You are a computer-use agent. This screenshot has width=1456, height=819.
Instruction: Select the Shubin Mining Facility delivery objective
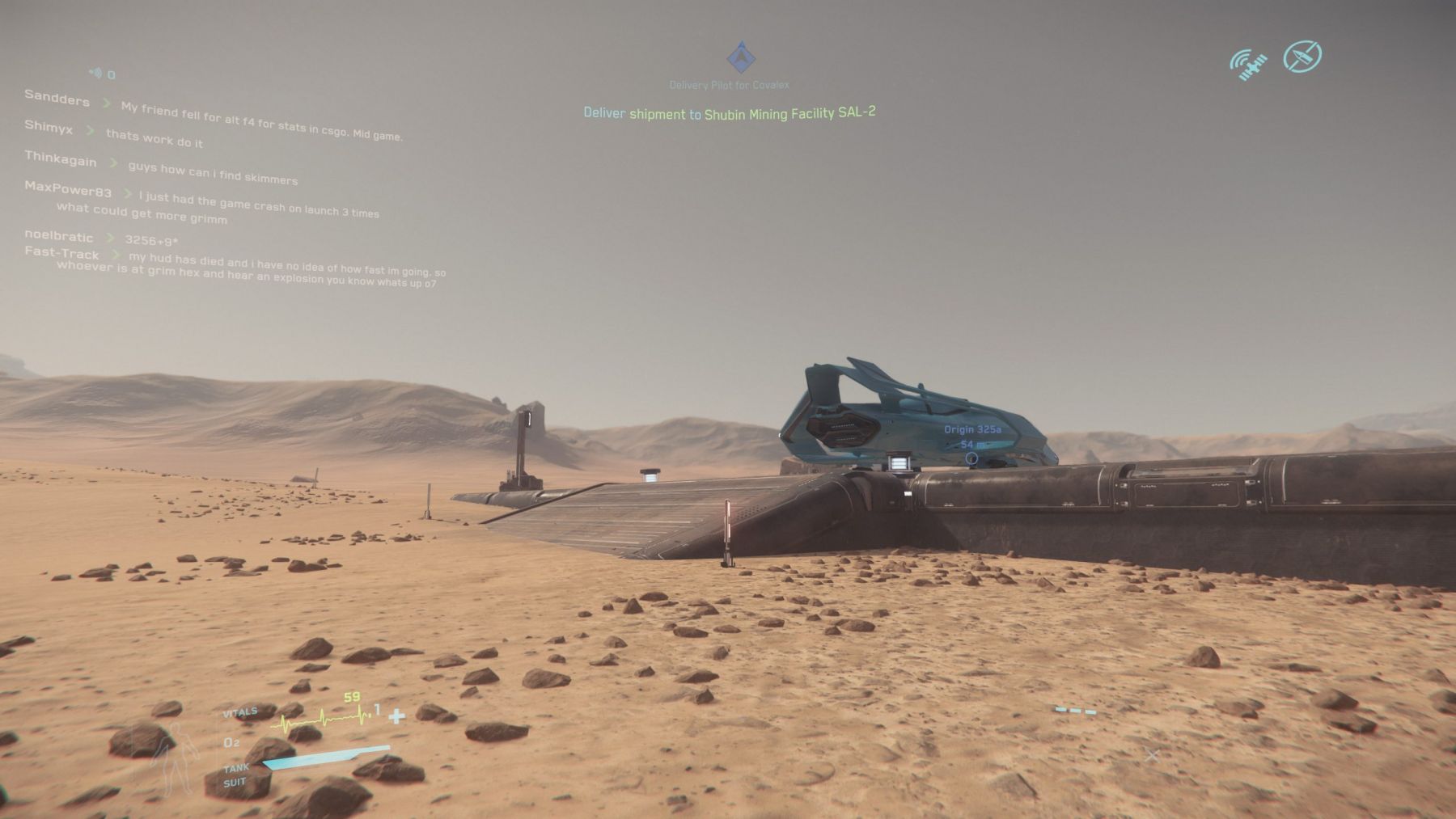pos(729,113)
